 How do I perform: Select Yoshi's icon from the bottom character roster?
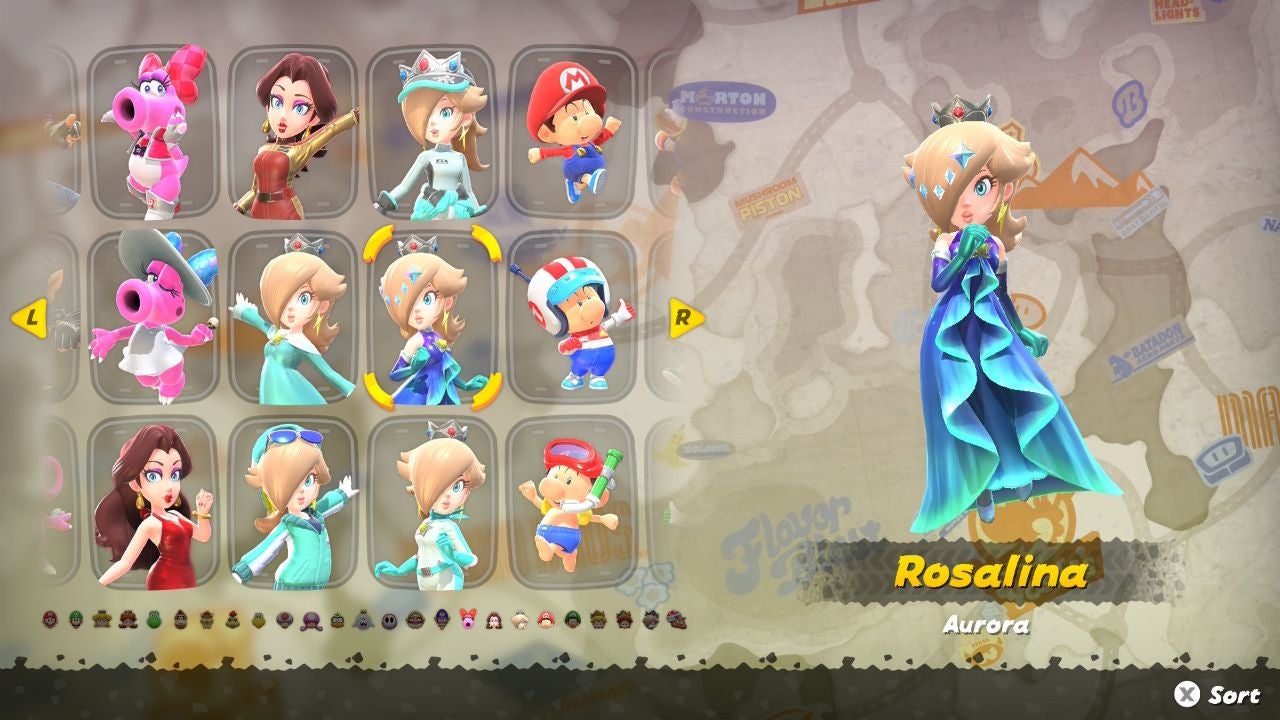[x=154, y=622]
